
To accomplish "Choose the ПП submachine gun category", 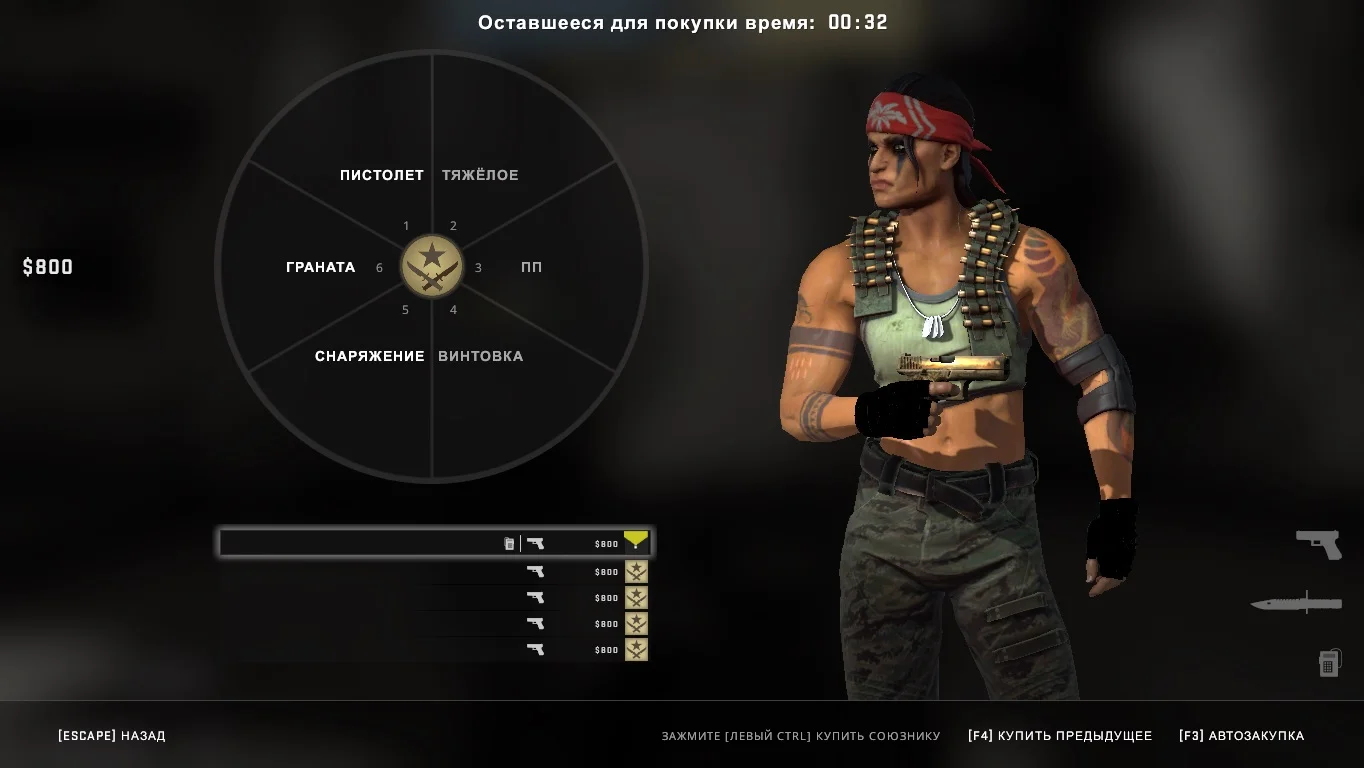I will (531, 267).
